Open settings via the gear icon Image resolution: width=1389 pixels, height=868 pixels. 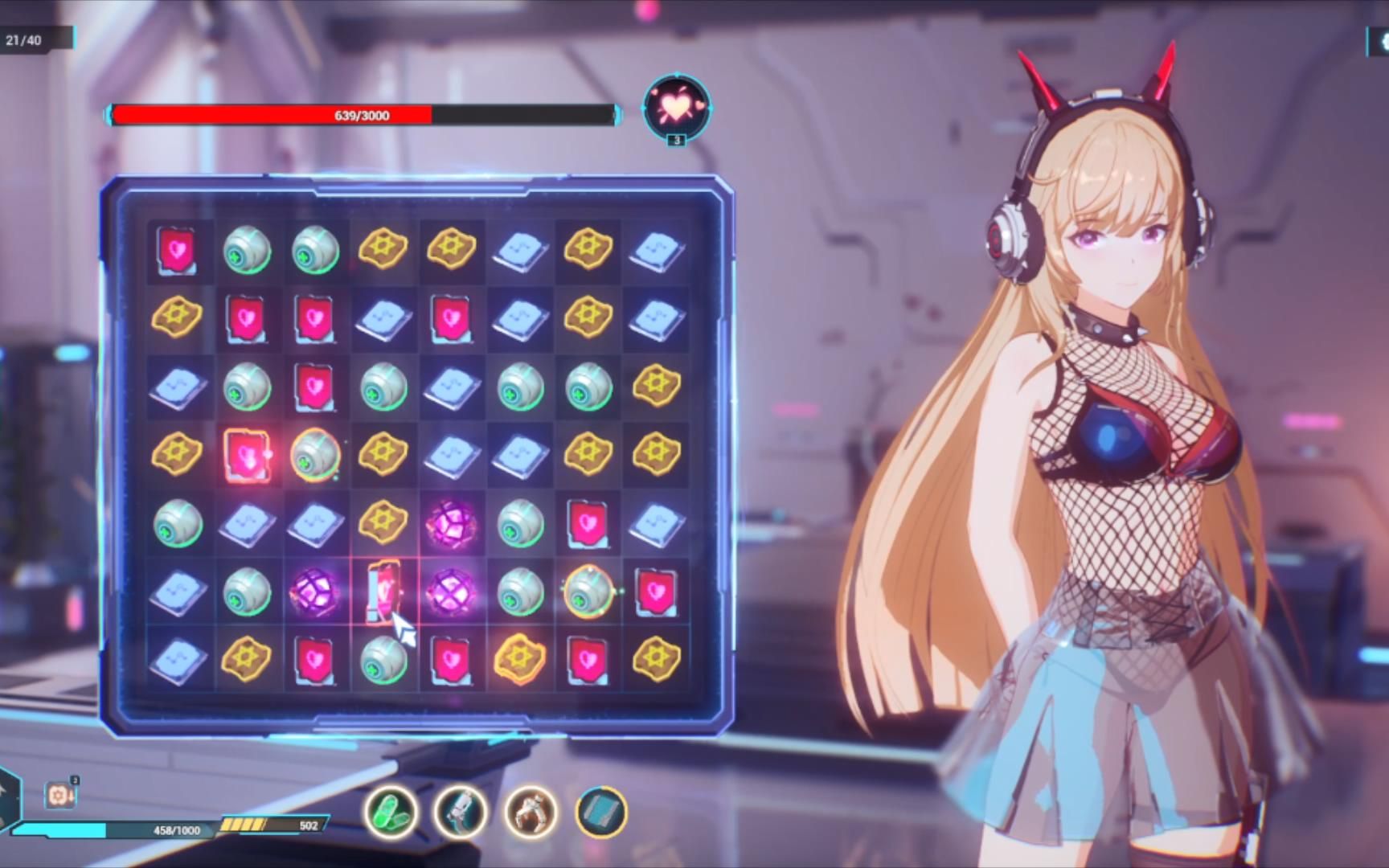[x=1381, y=42]
